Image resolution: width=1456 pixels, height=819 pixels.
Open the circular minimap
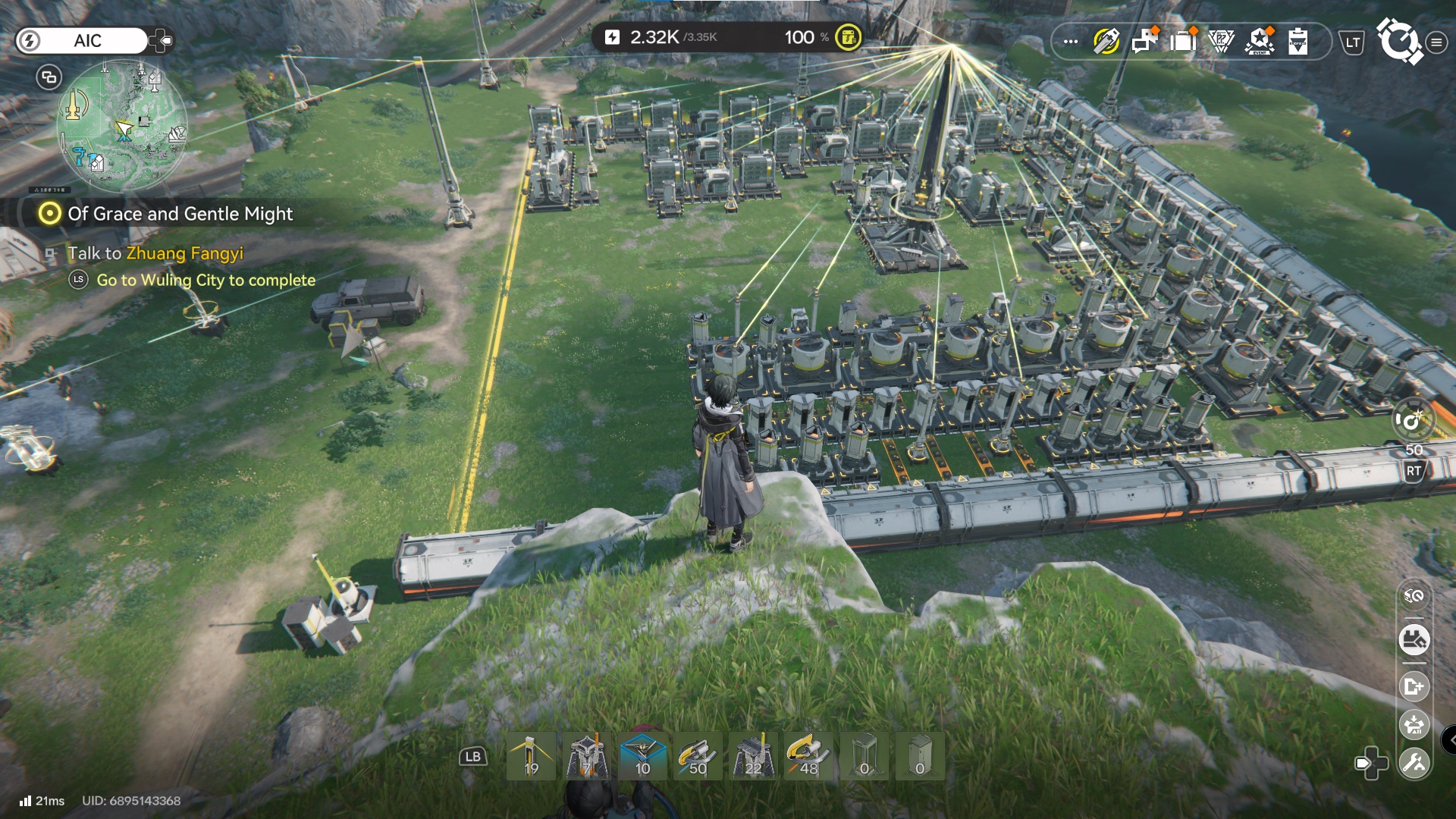(121, 125)
